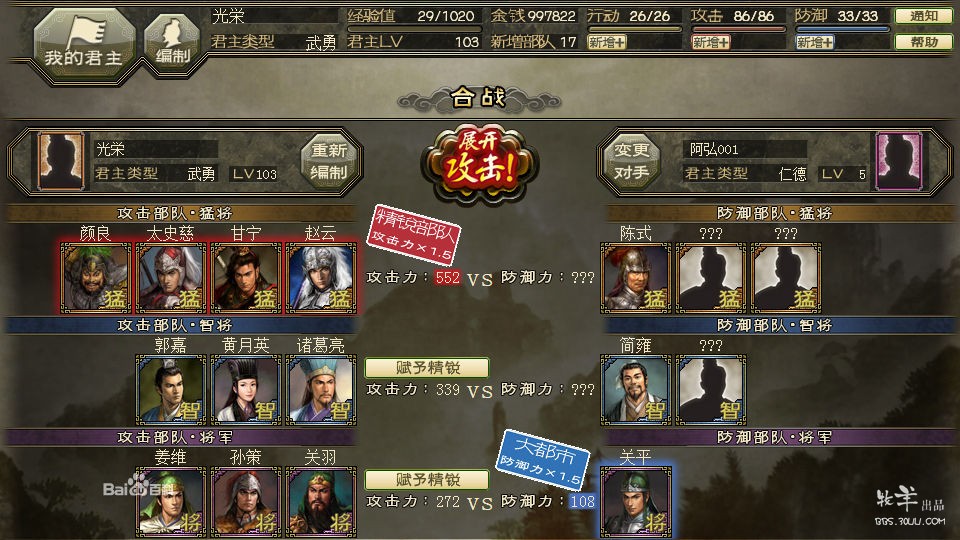Add defense points with 新增+ under 防御
This screenshot has height=540, width=960.
click(815, 42)
